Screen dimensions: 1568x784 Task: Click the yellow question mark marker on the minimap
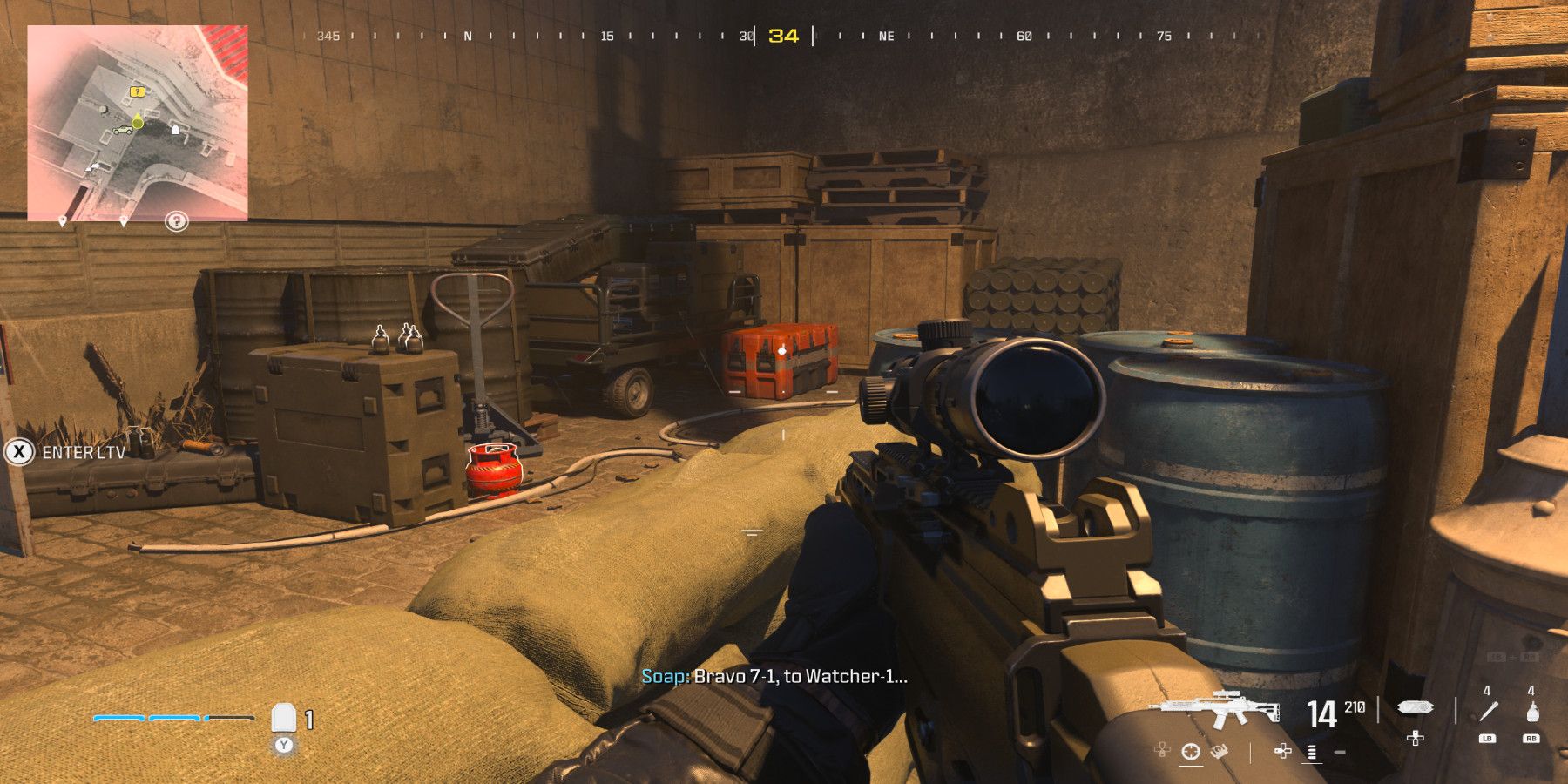pos(138,91)
